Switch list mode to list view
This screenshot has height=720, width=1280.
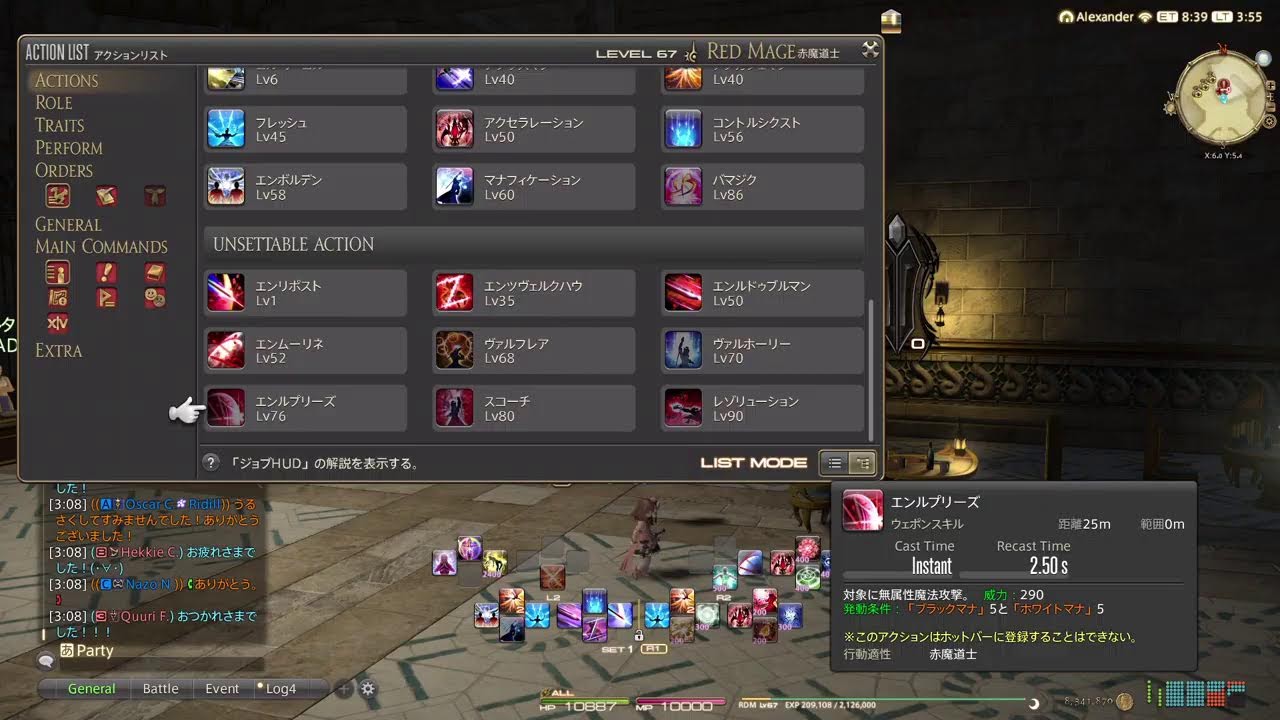[x=834, y=463]
